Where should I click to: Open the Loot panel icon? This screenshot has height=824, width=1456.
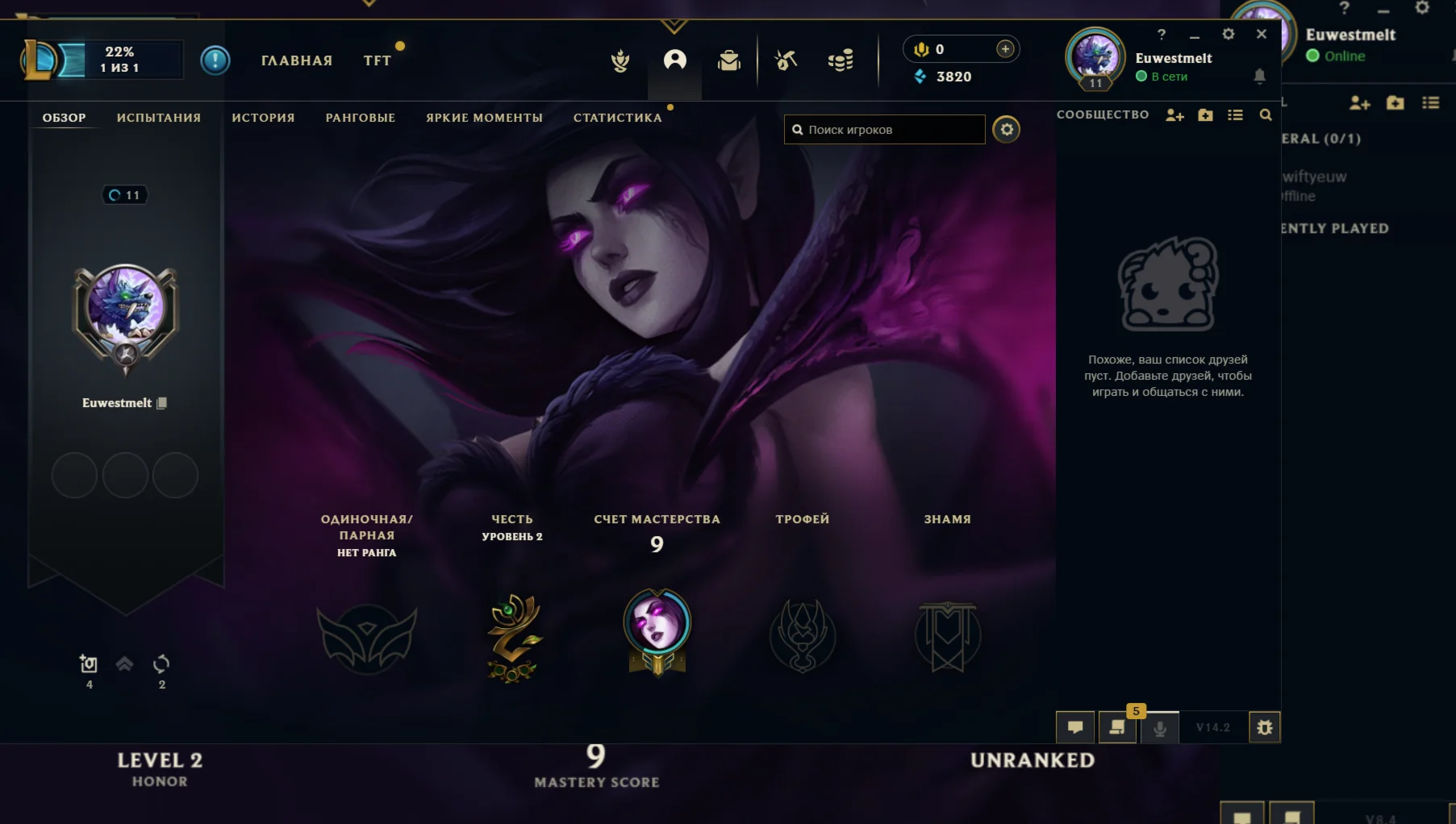pos(785,60)
